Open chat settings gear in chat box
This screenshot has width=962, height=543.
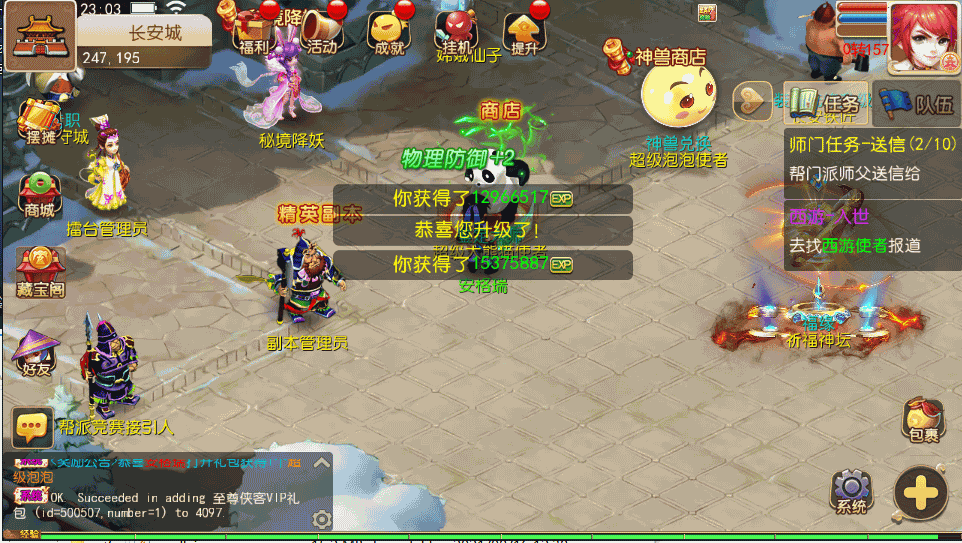(x=321, y=519)
